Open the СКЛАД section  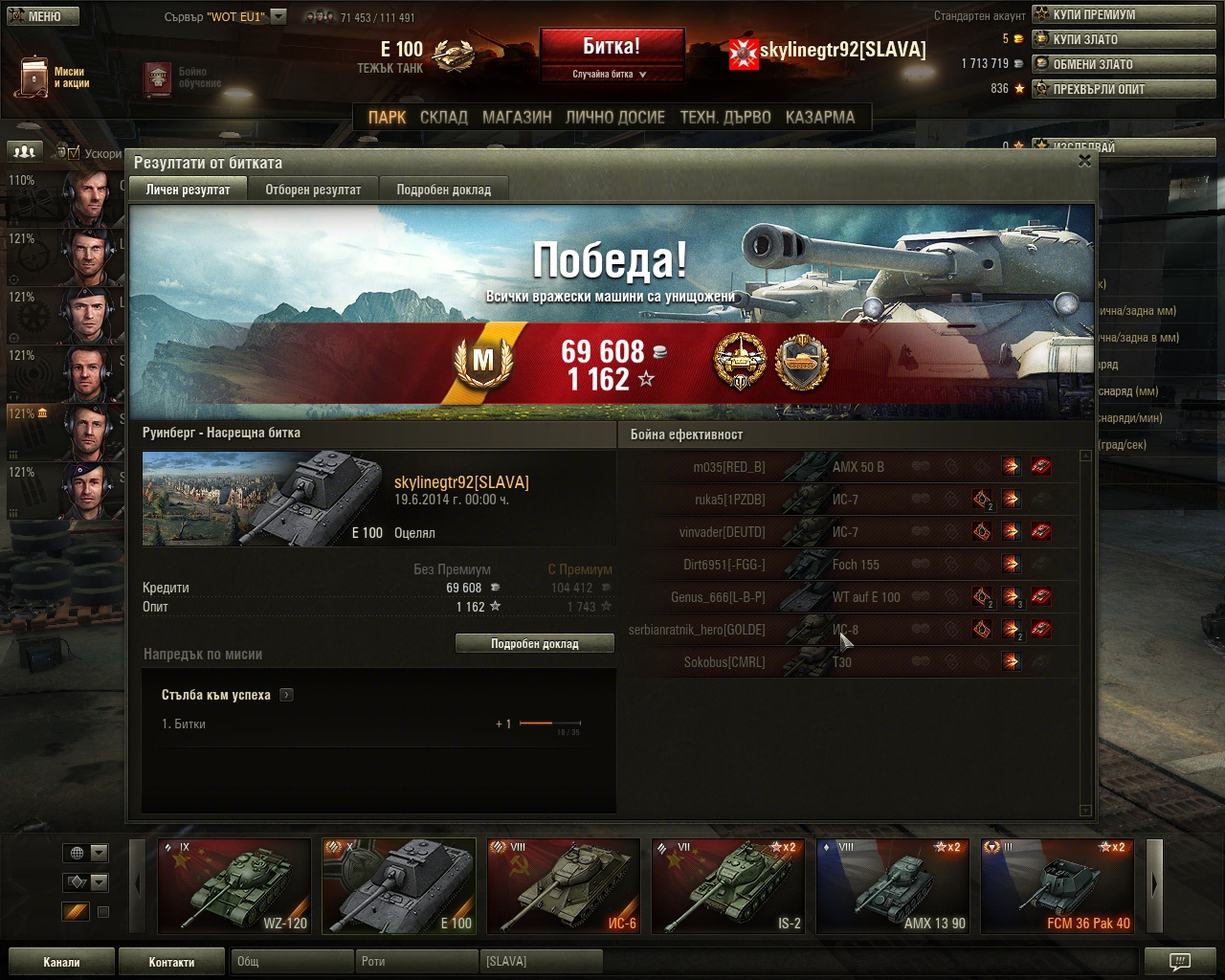point(444,117)
